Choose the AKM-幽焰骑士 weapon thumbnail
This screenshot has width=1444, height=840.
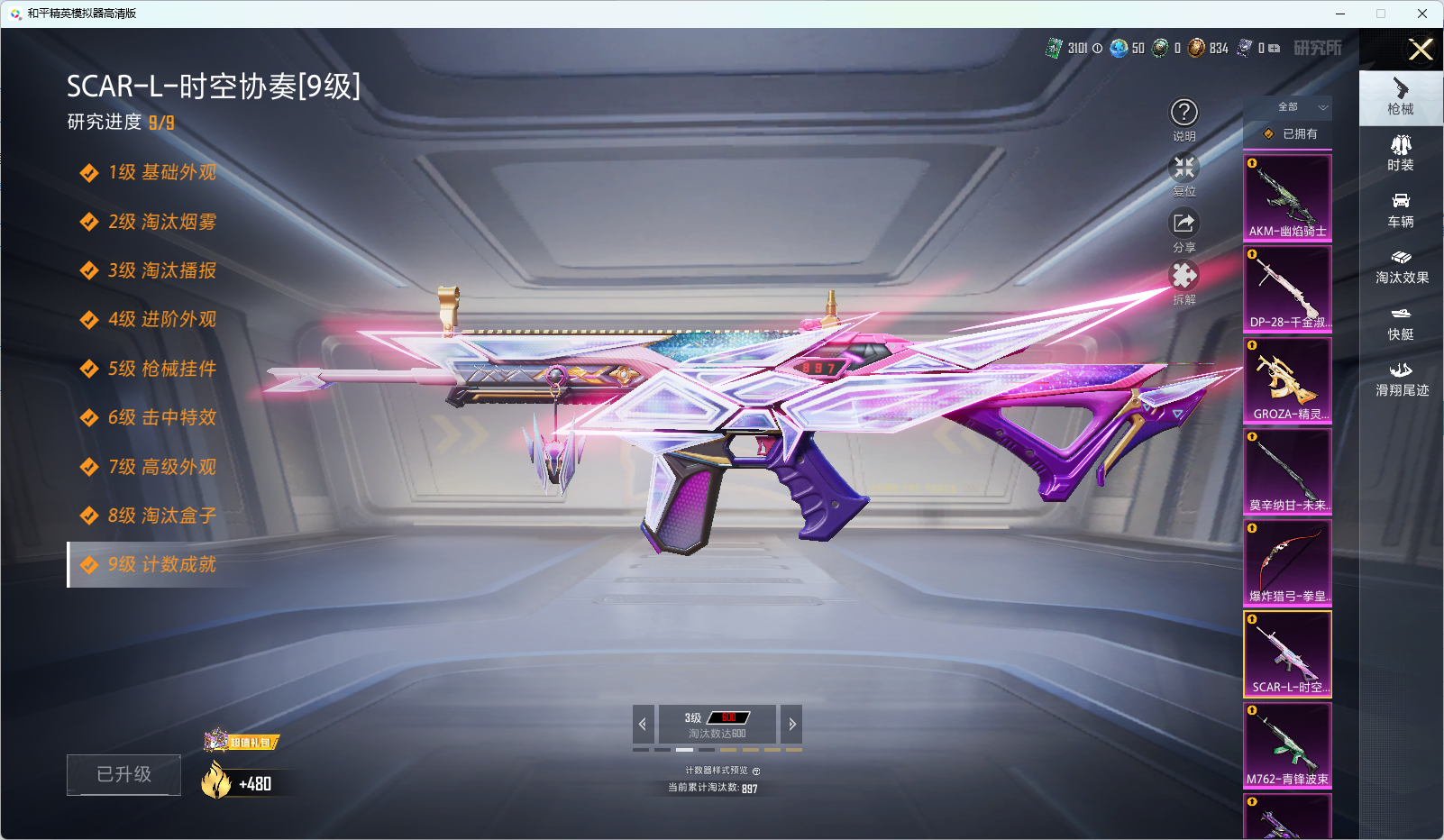[1287, 197]
